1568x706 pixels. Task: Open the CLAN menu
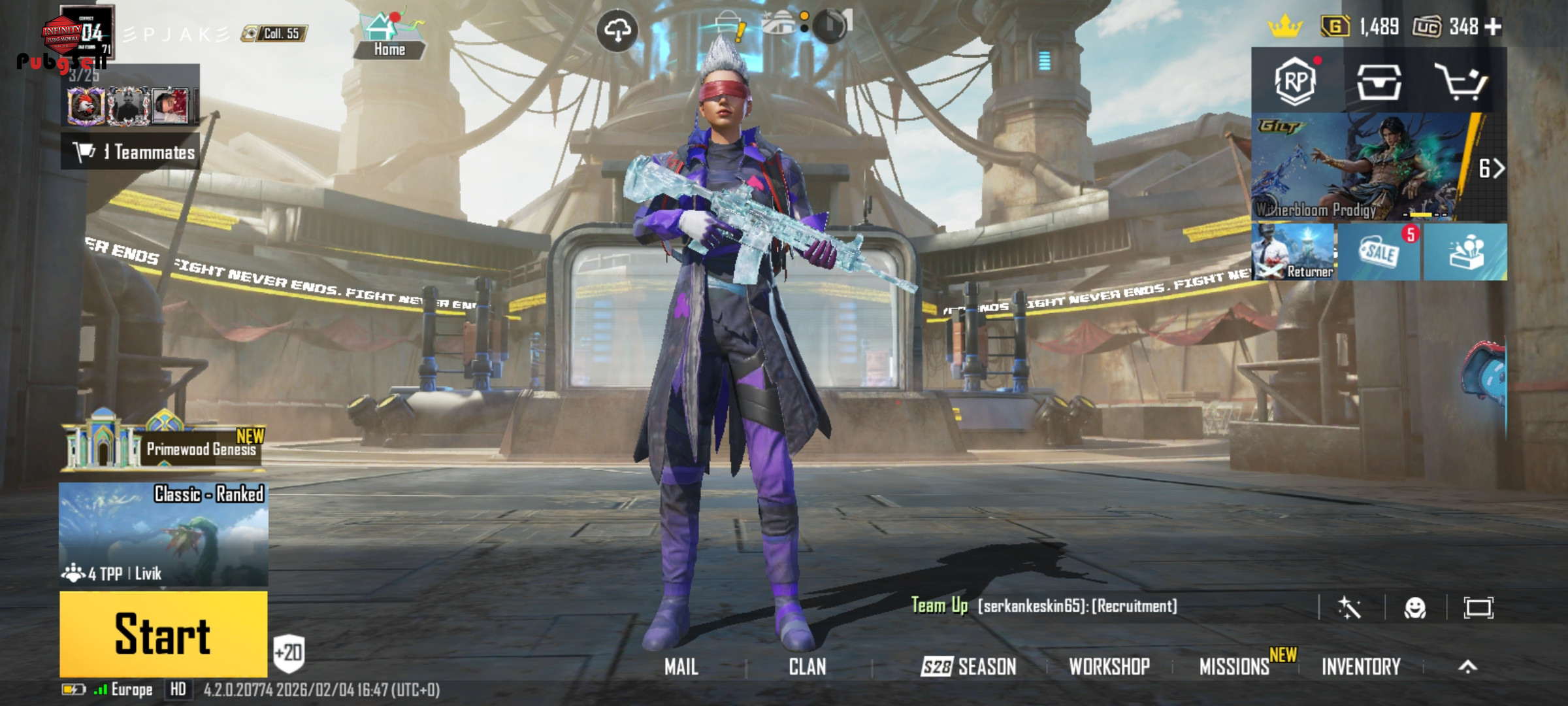[x=808, y=667]
